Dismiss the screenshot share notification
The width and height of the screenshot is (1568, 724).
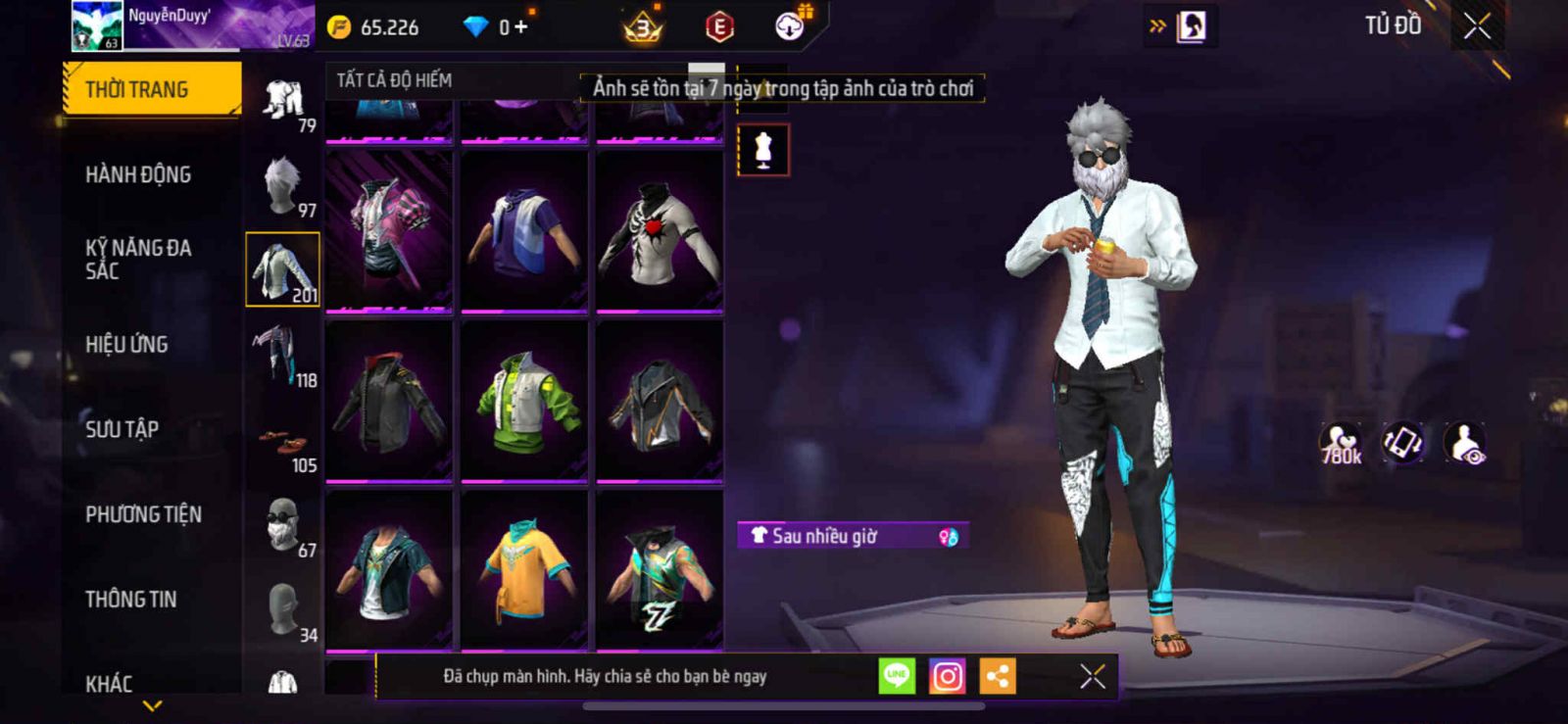click(1093, 676)
